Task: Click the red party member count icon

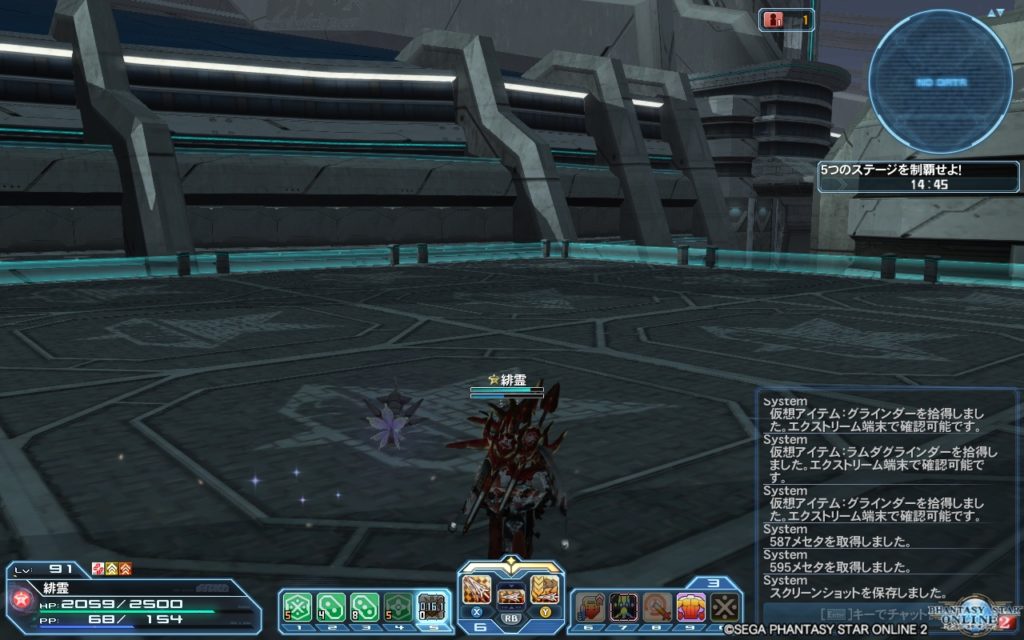Action: (773, 19)
